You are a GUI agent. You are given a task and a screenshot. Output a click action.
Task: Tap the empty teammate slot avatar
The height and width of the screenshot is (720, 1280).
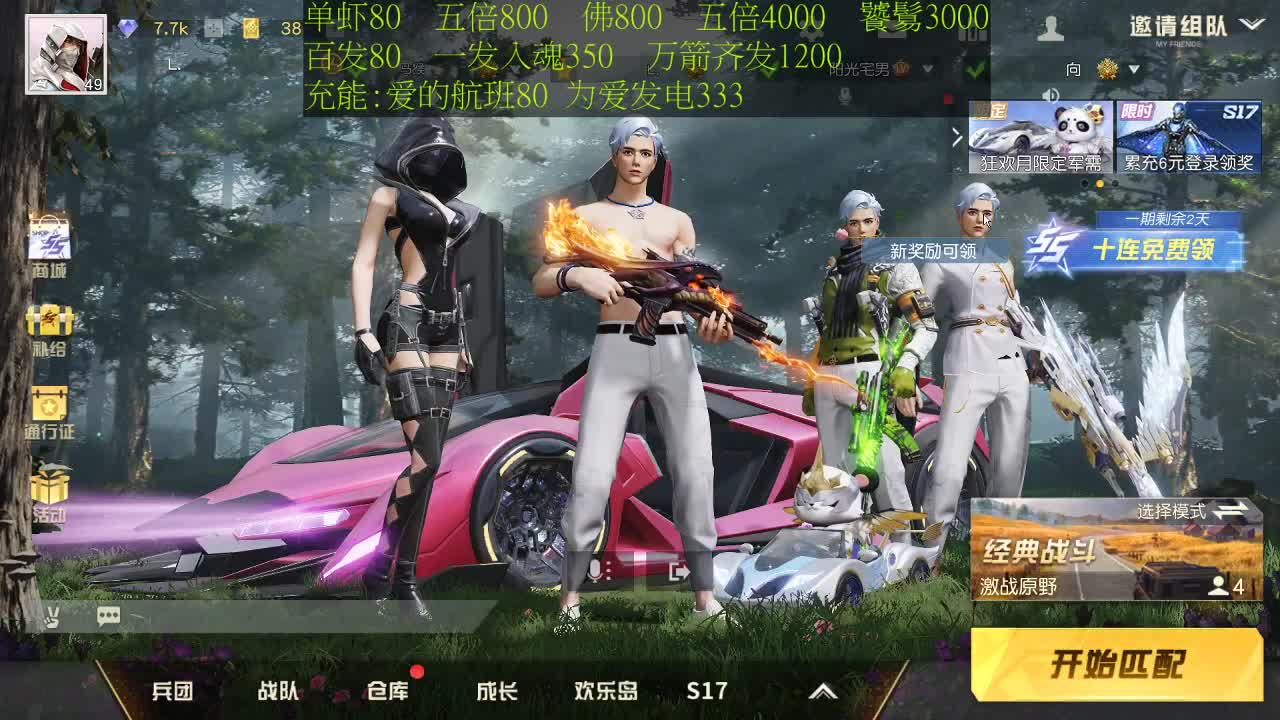pyautogui.click(x=1053, y=28)
